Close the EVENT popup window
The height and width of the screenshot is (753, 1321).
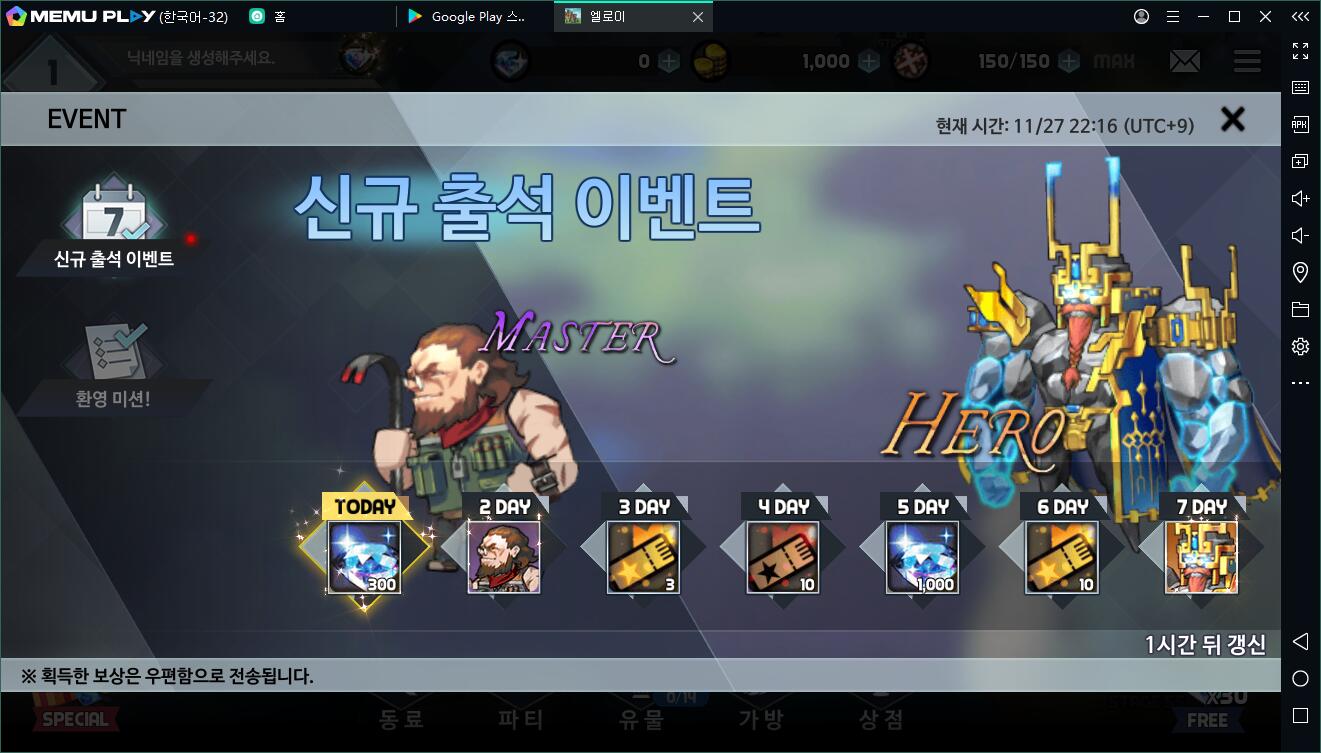coord(1233,120)
